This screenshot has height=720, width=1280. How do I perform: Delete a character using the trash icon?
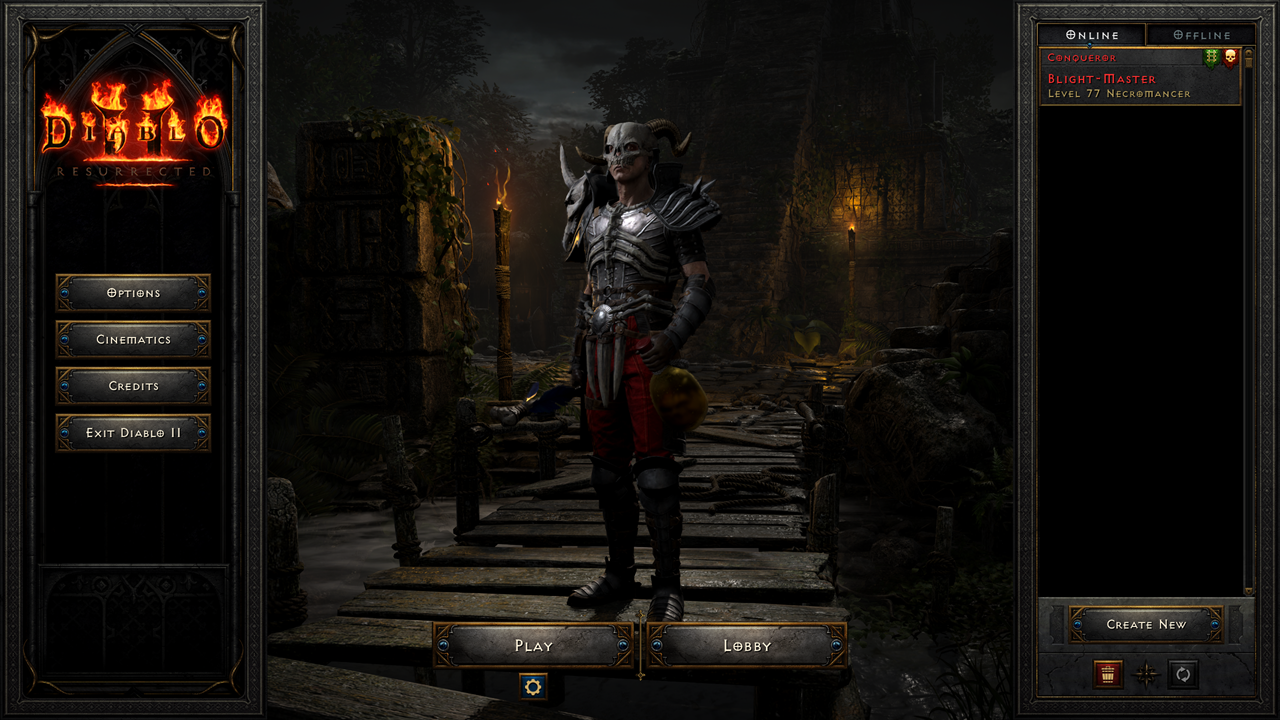[x=1106, y=676]
